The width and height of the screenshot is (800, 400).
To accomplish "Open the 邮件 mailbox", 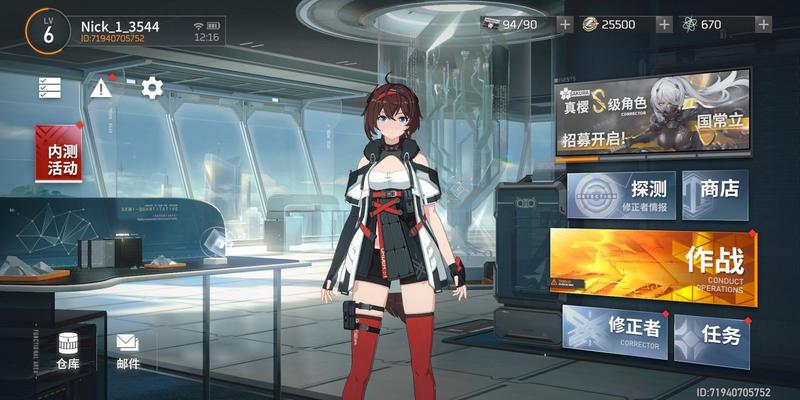I will [127, 351].
